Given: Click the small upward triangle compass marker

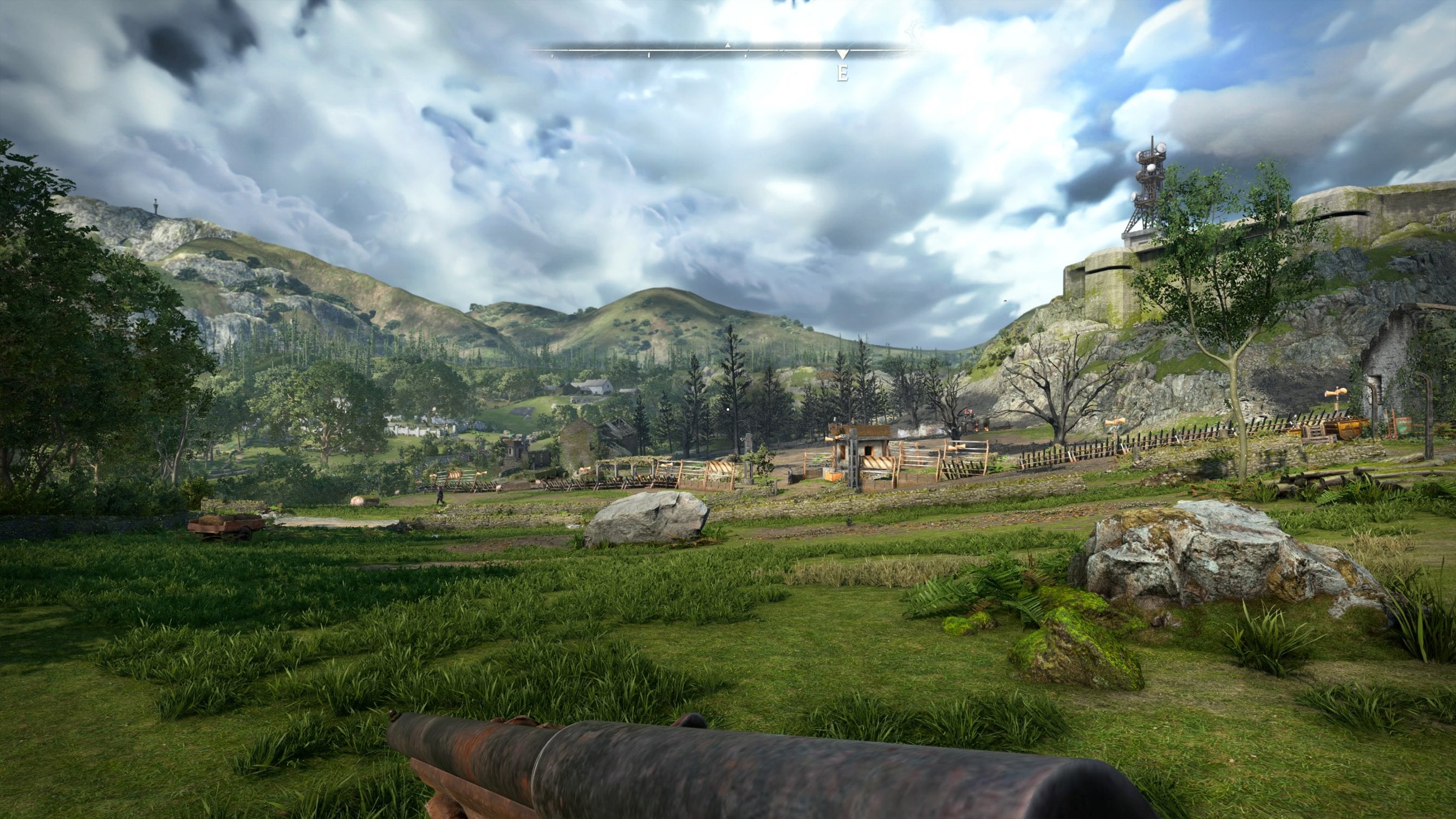Looking at the screenshot, I should (x=728, y=44).
